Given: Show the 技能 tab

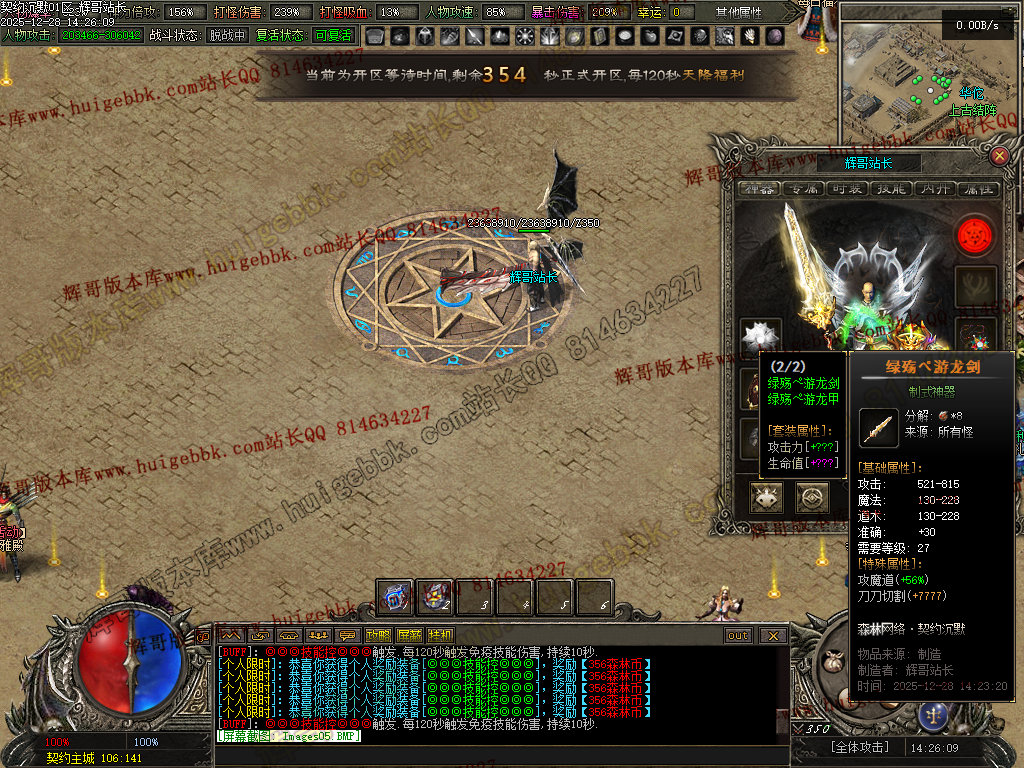Looking at the screenshot, I should 890,188.
